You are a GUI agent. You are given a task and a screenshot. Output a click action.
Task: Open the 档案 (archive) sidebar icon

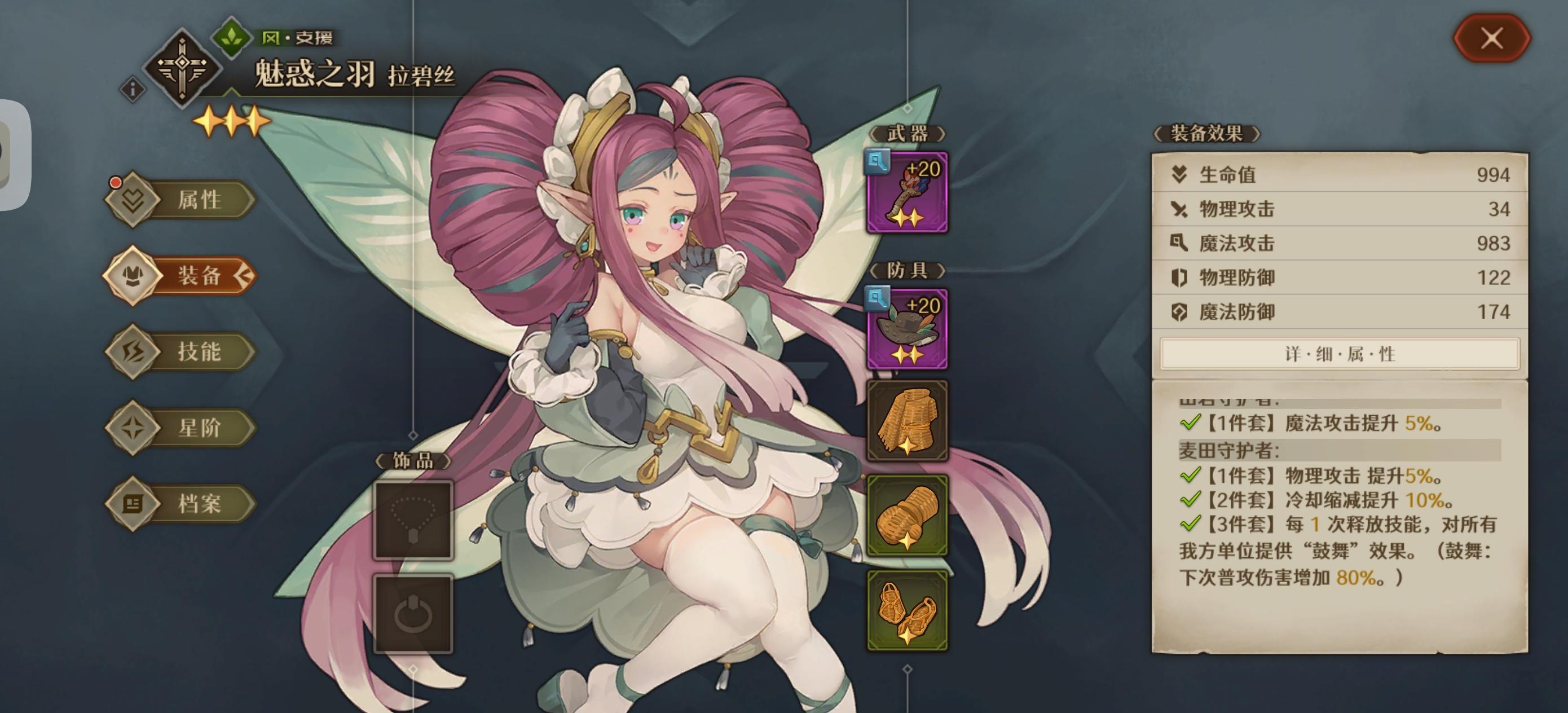136,504
